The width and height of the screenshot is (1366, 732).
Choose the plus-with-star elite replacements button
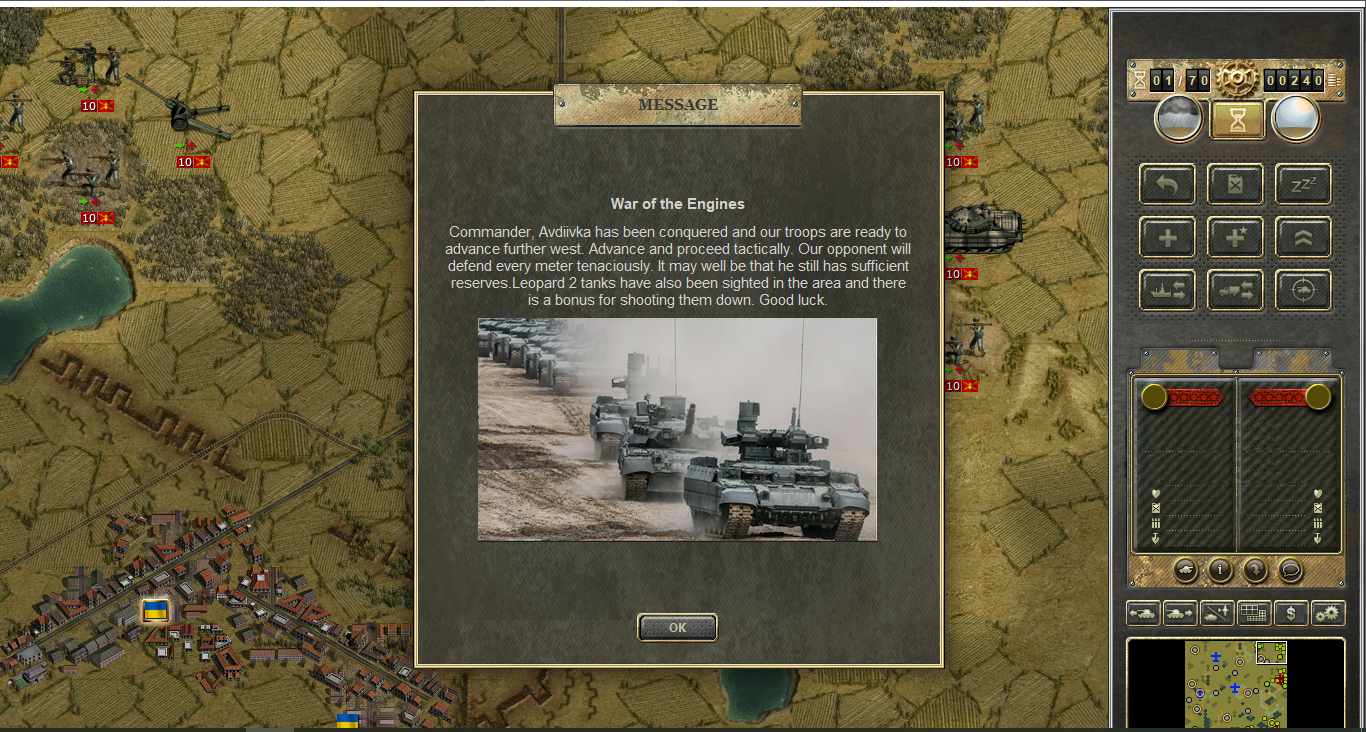pyautogui.click(x=1235, y=237)
